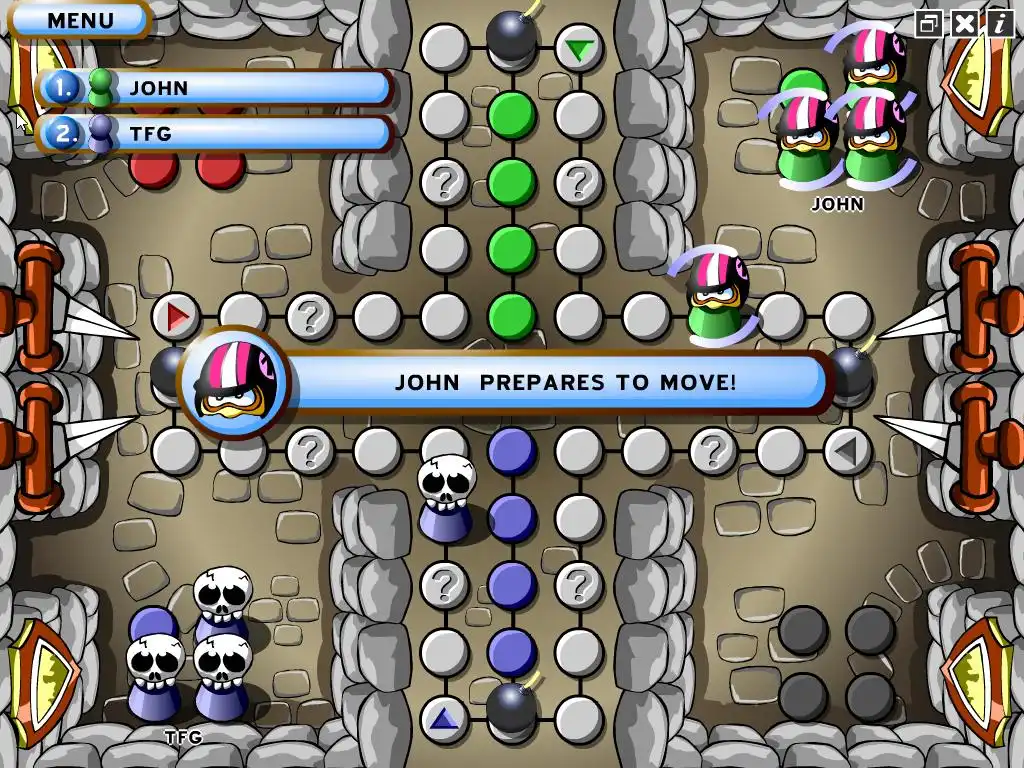Select John's helmeted pawn on the board track
This screenshot has height=768, width=1024.
(716, 295)
